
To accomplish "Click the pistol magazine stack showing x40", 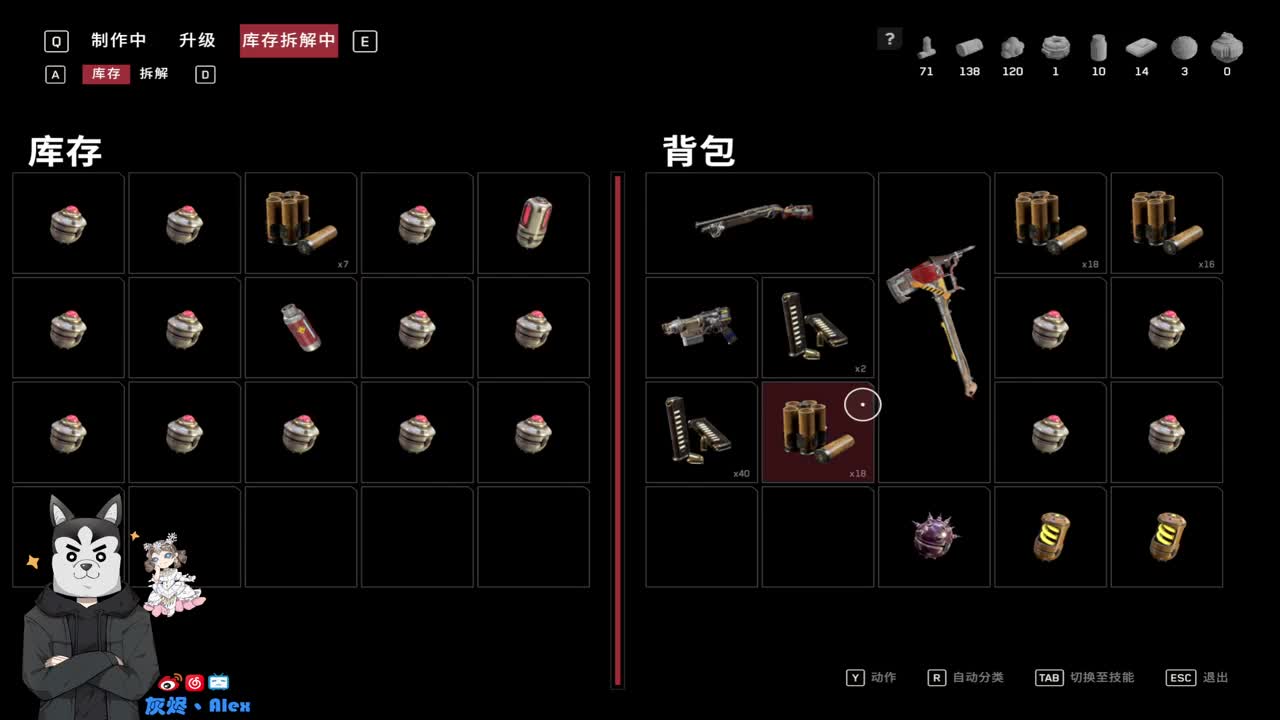I will click(x=700, y=432).
